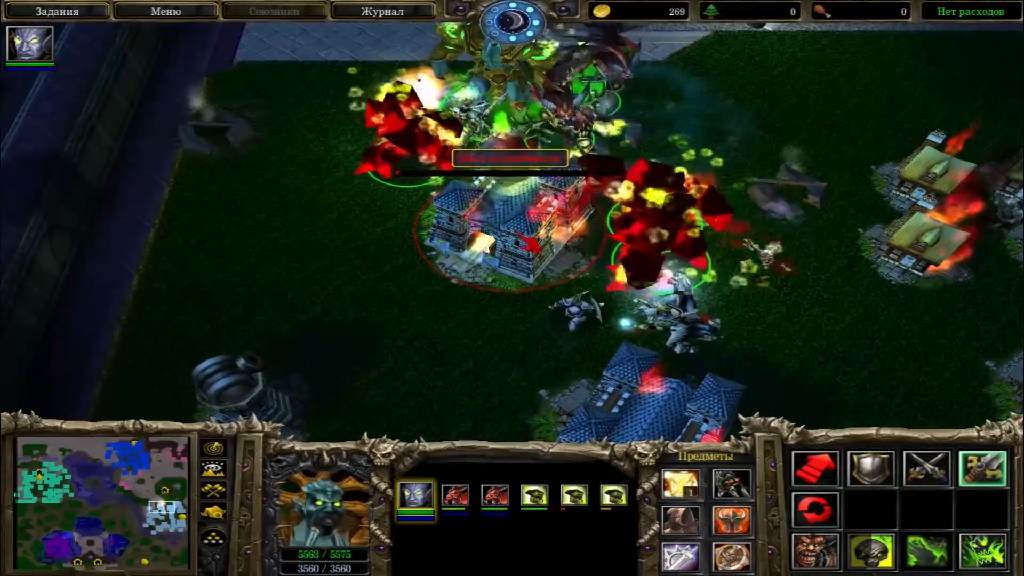
Task: Choose the shield Stop command
Action: pos(871,468)
